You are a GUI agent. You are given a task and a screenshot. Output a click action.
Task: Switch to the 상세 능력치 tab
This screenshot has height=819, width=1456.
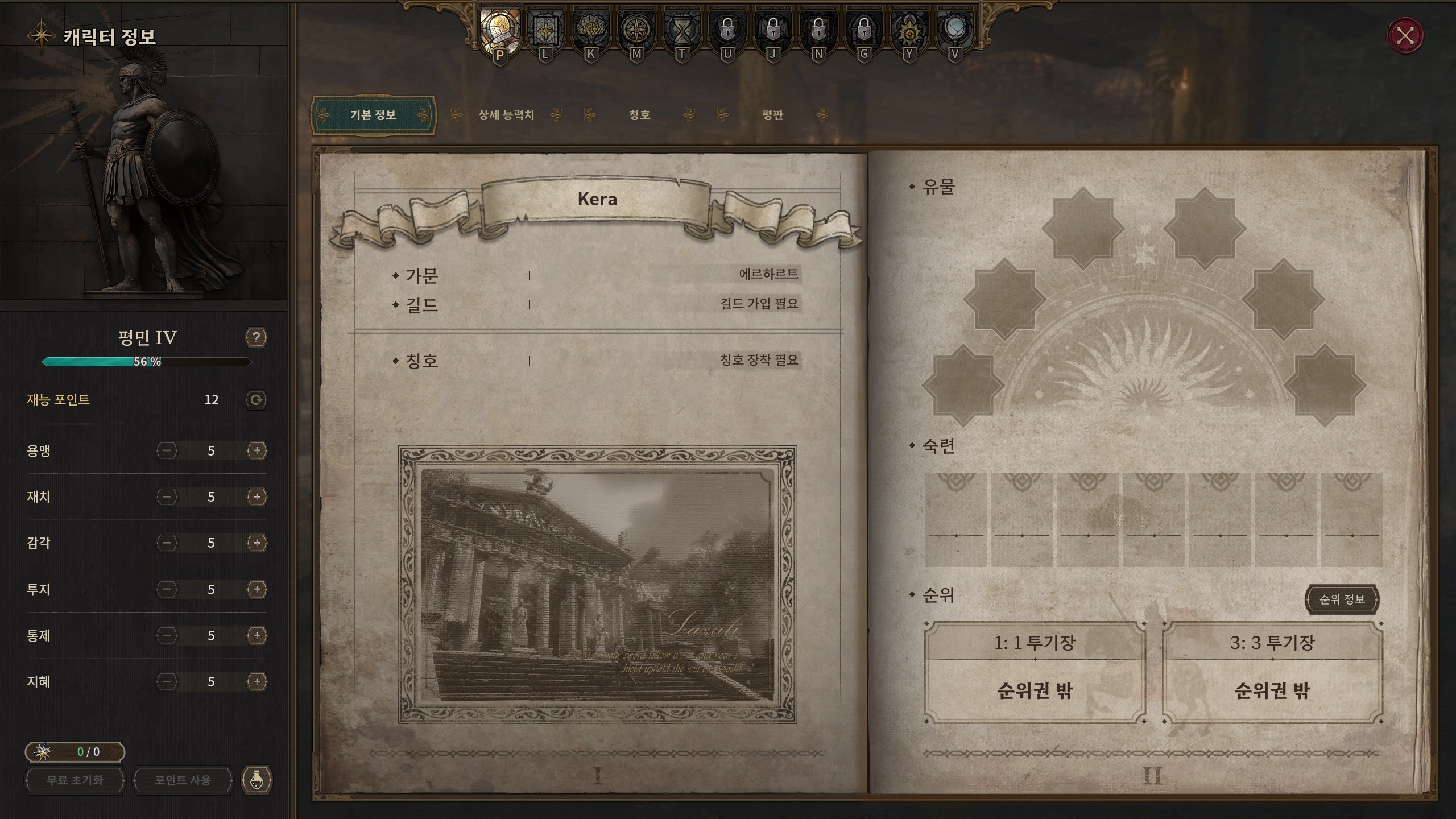(506, 115)
